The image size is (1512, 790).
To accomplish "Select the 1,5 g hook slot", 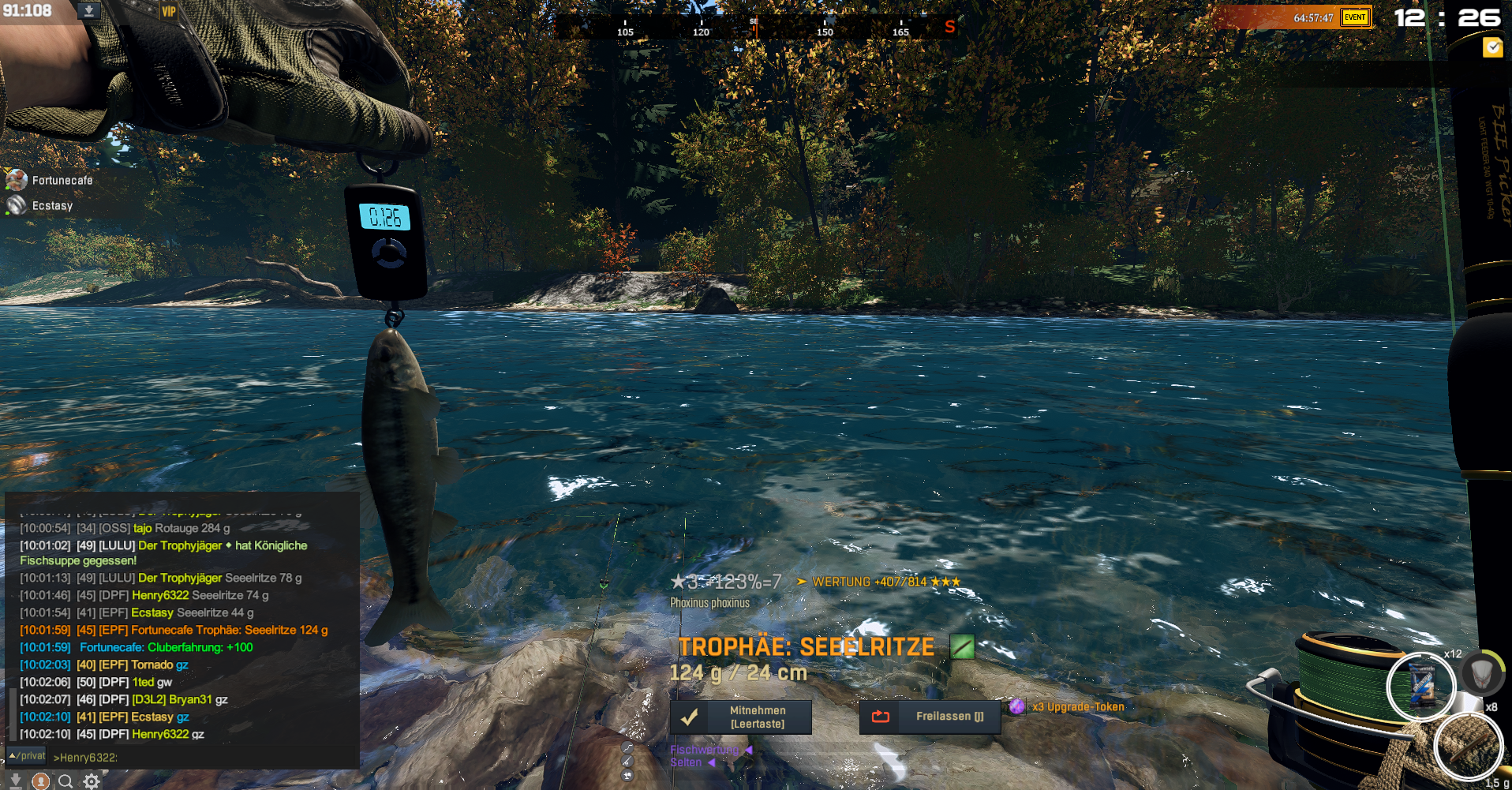I will click(1468, 746).
